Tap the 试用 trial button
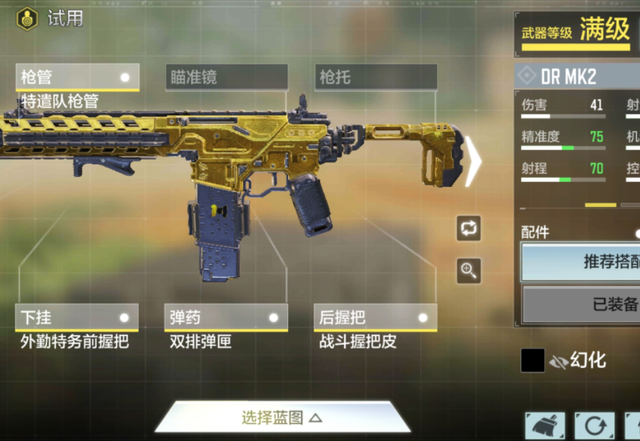This screenshot has width=640, height=441. (52, 18)
